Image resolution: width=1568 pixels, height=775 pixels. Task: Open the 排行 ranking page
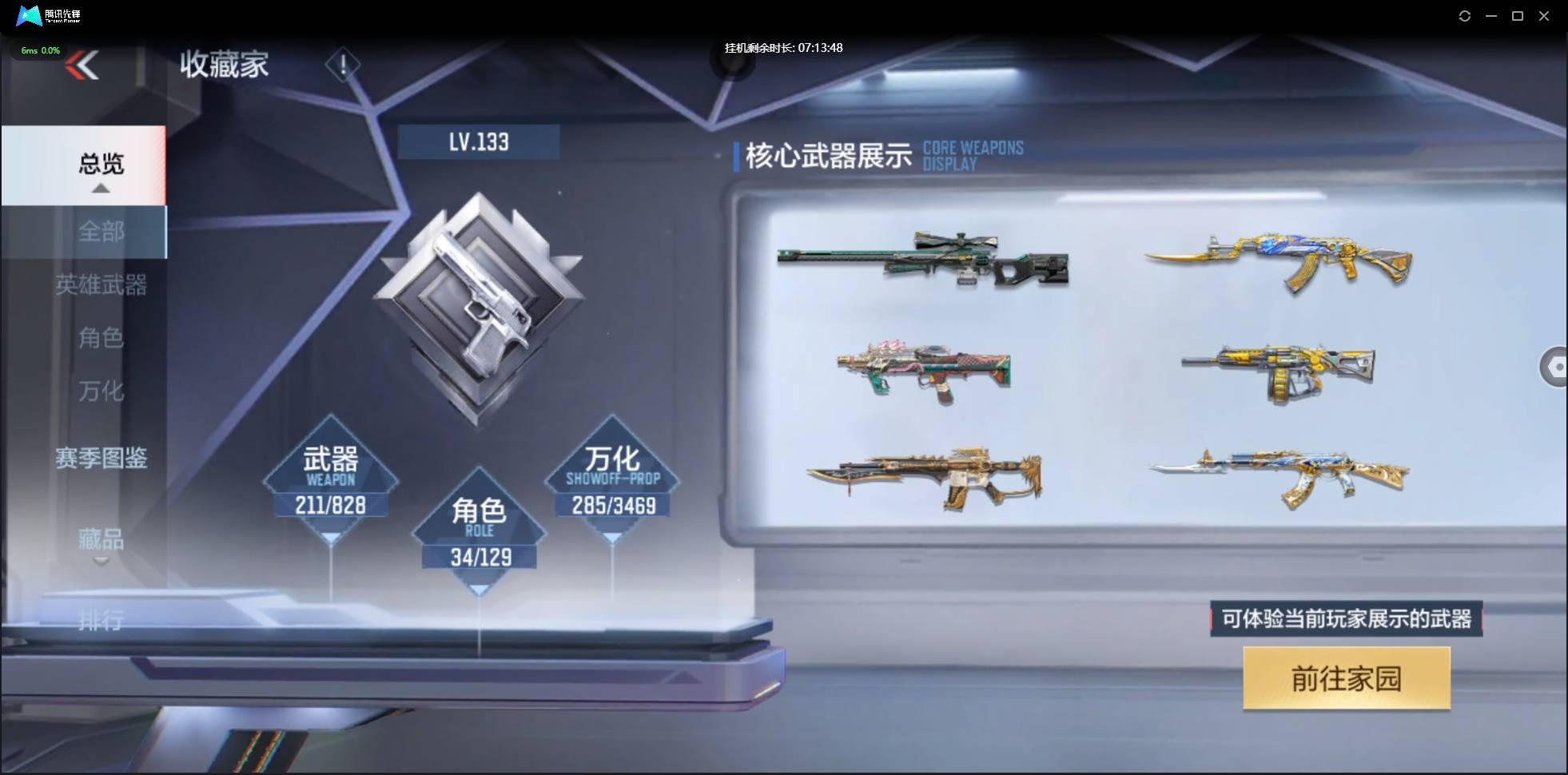[x=101, y=621]
